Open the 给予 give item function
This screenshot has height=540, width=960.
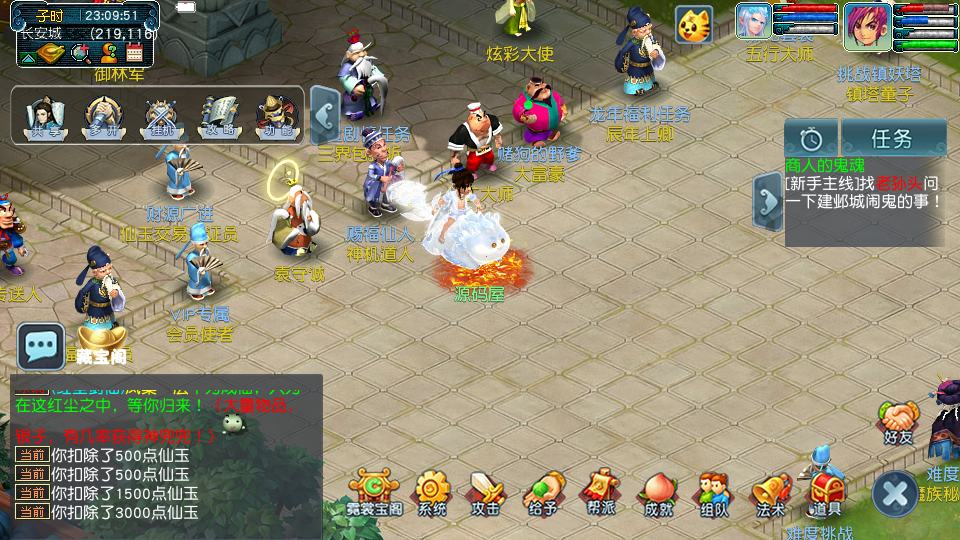[543, 490]
